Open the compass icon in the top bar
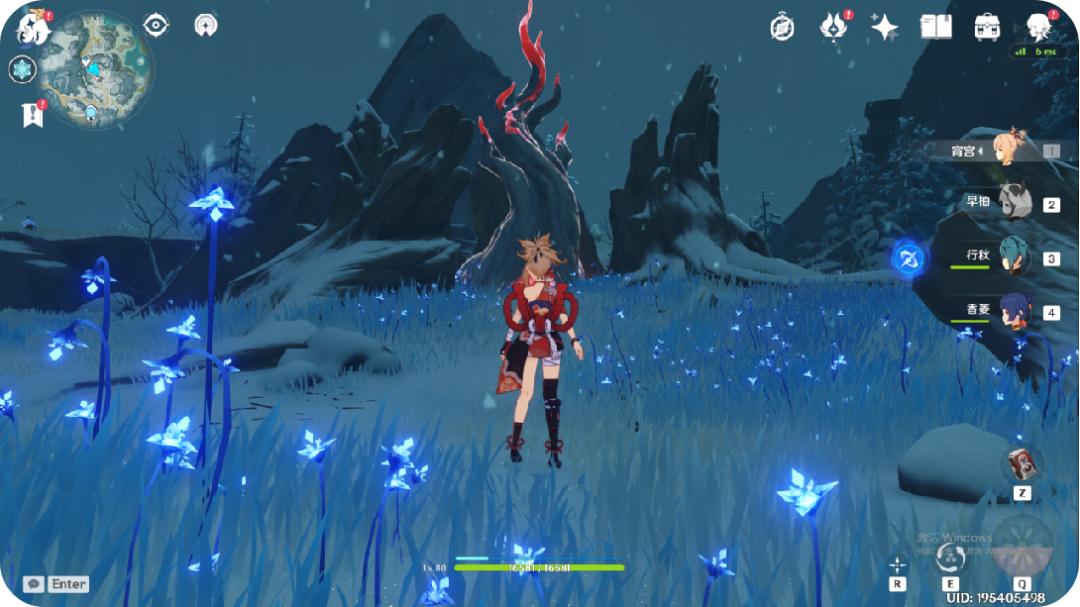 tap(782, 27)
